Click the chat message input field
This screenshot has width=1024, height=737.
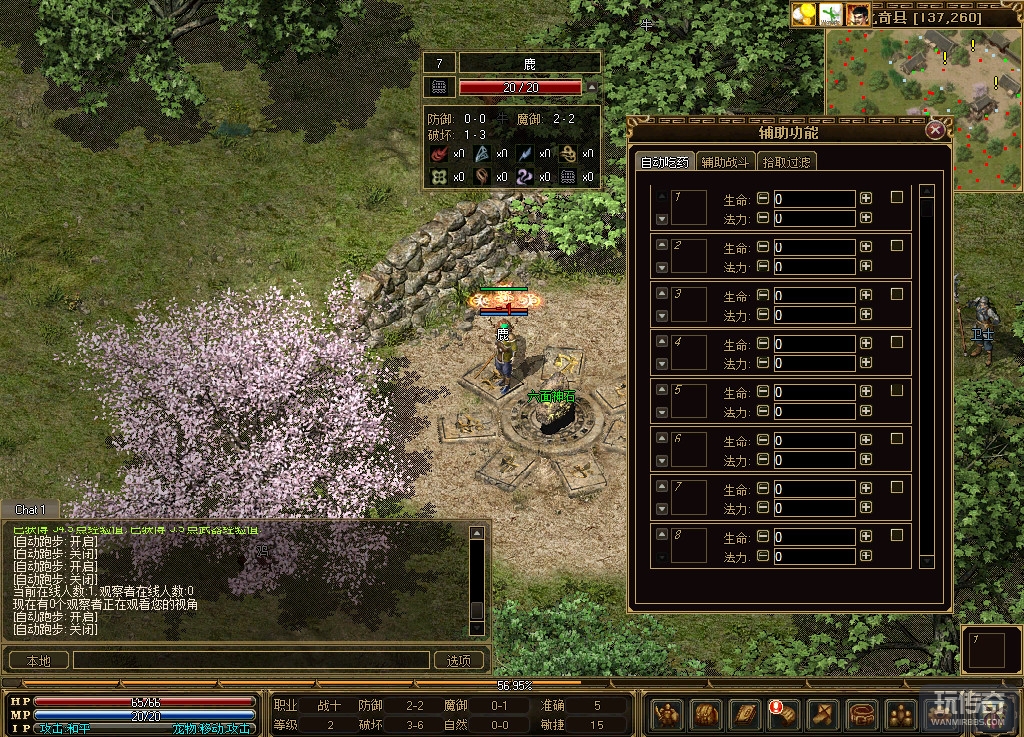pyautogui.click(x=250, y=661)
